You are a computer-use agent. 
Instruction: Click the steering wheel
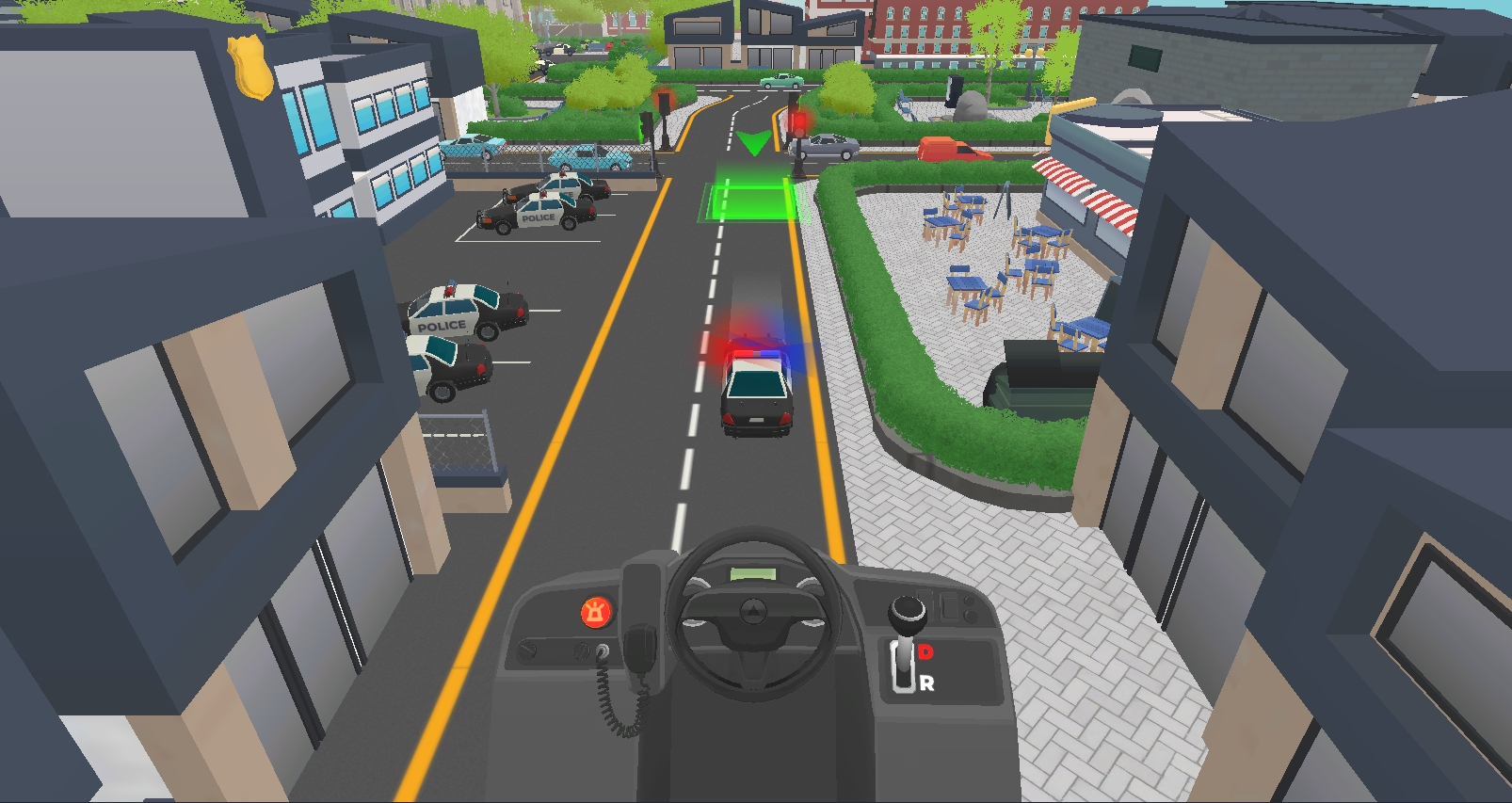coord(752,614)
